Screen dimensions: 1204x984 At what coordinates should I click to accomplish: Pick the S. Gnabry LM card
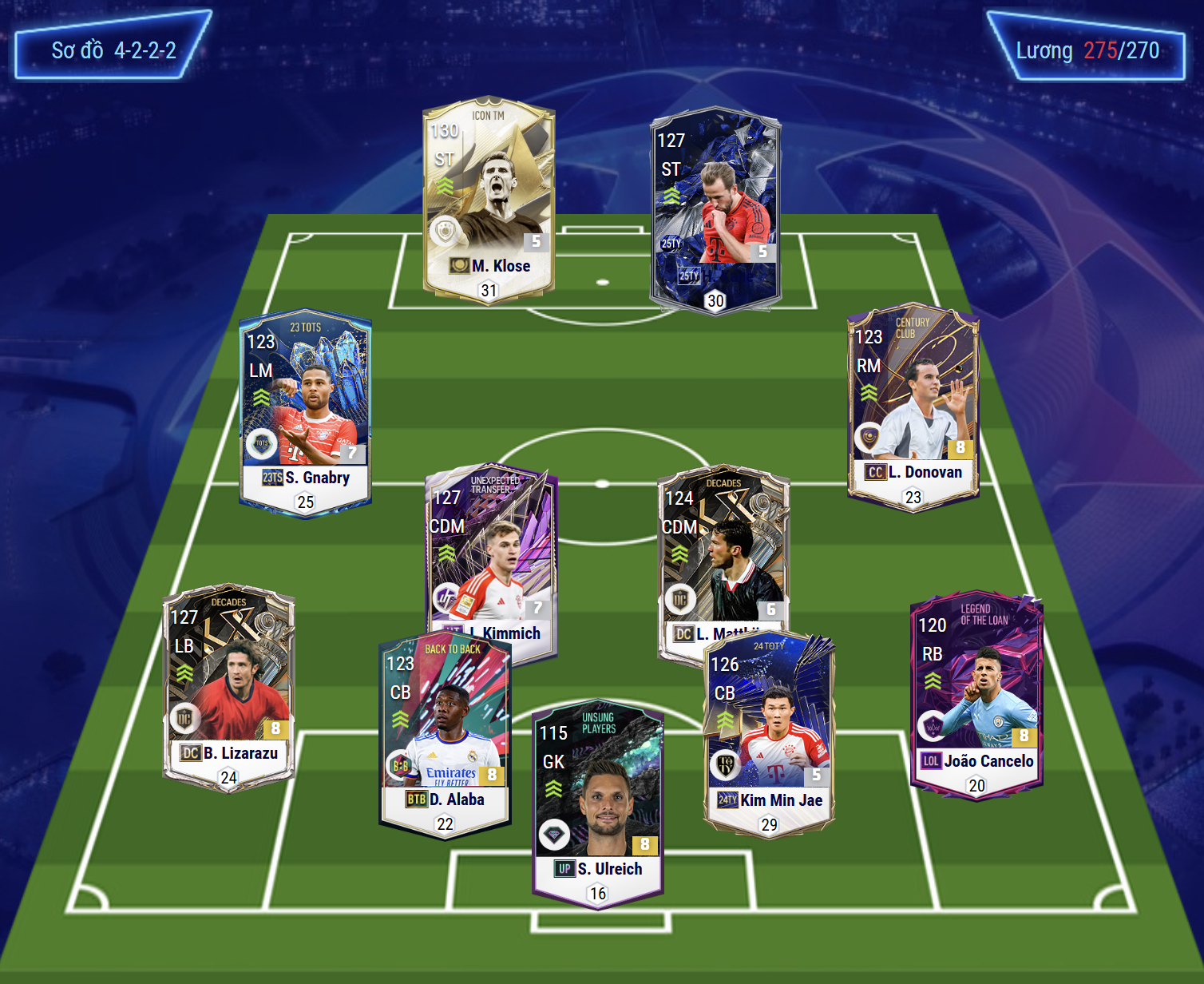pos(305,411)
